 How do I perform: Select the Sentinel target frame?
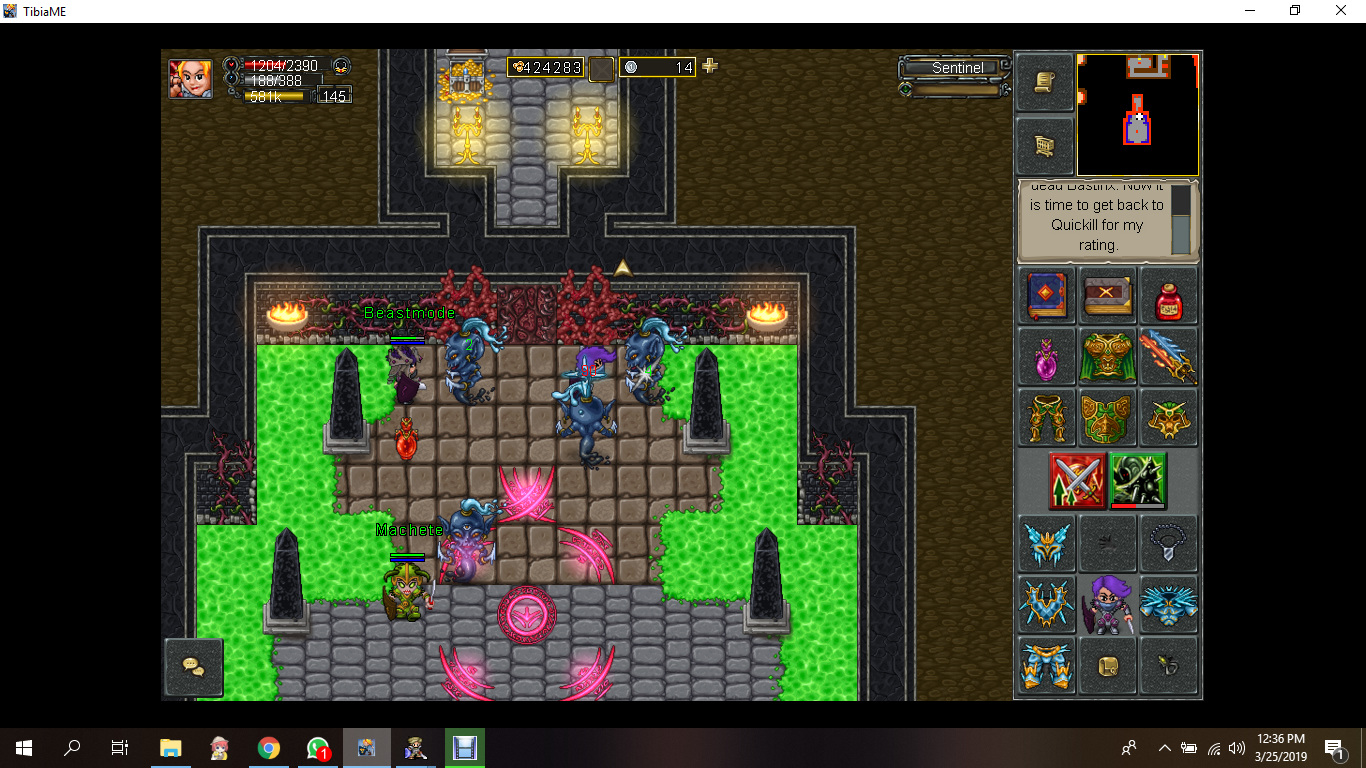coord(957,68)
